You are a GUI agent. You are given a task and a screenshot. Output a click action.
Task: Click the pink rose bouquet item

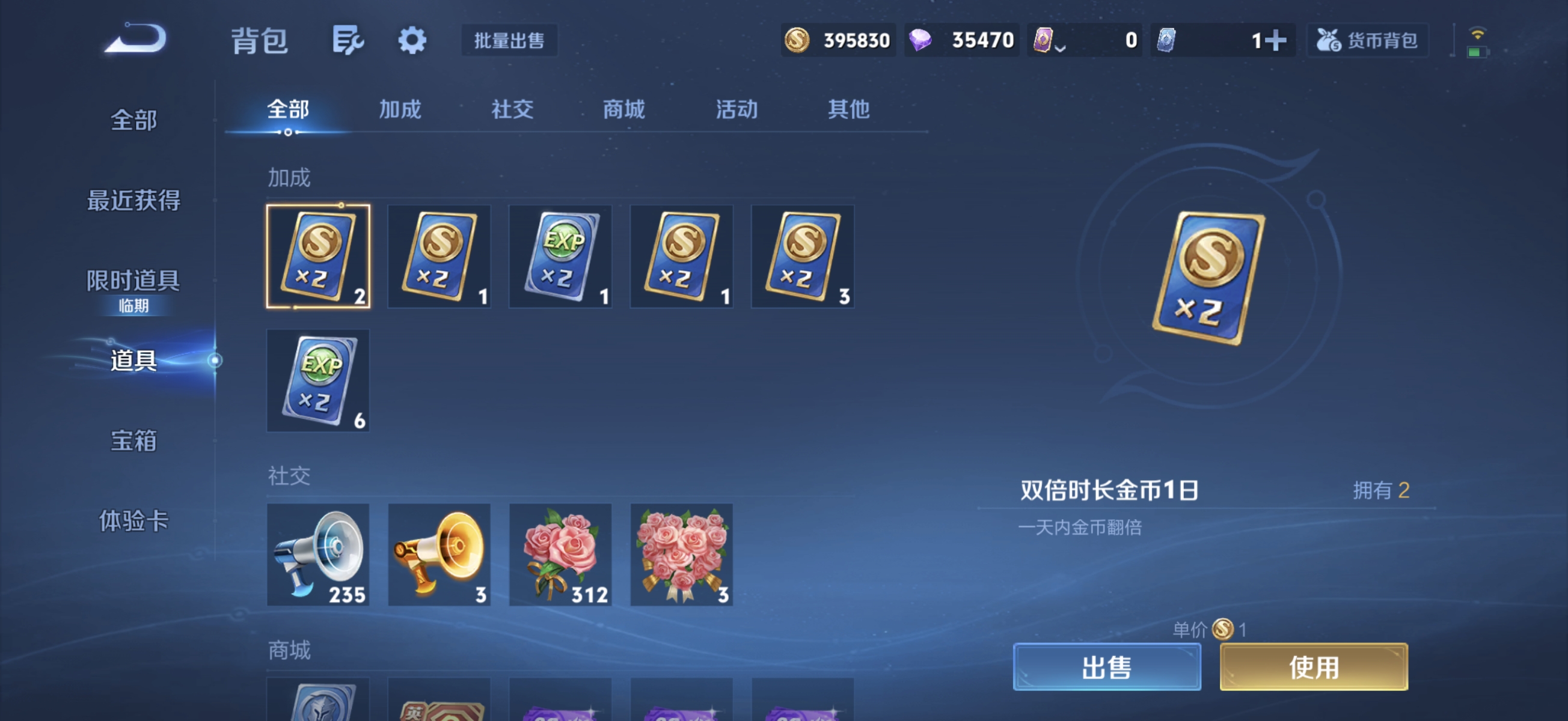pyautogui.click(x=559, y=555)
